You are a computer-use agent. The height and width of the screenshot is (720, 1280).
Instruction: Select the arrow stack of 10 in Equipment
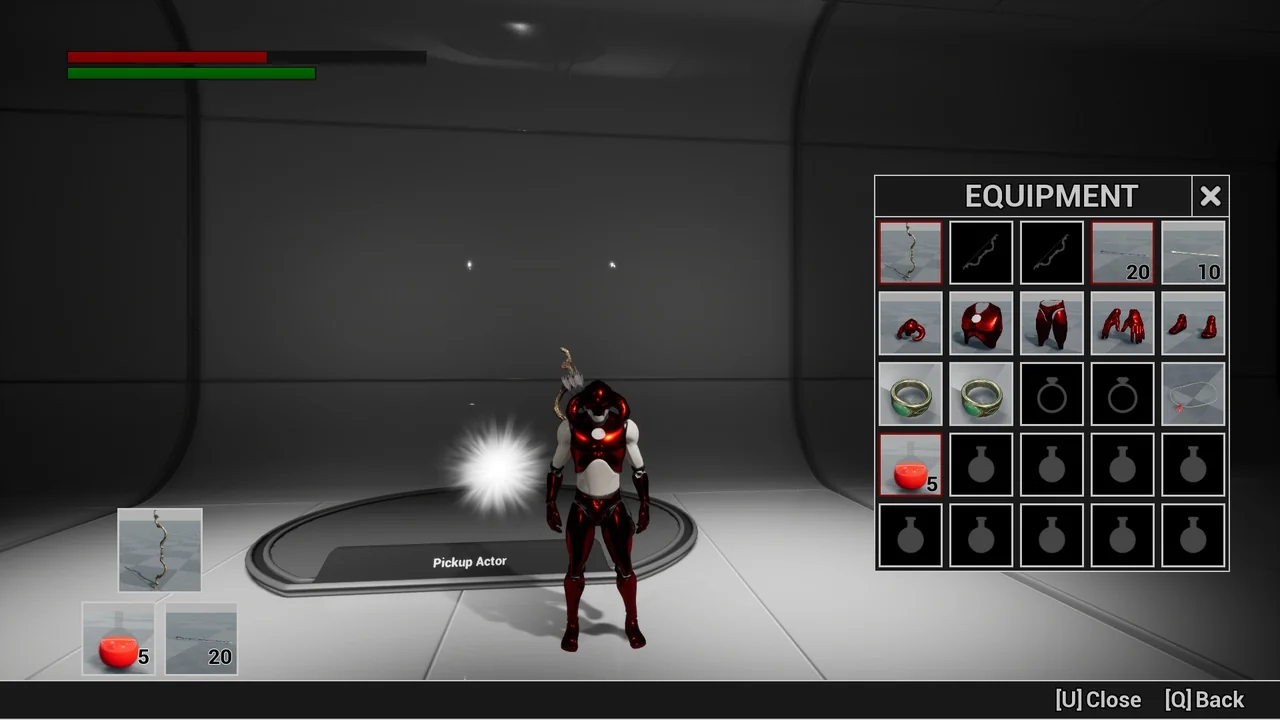pyautogui.click(x=1193, y=253)
